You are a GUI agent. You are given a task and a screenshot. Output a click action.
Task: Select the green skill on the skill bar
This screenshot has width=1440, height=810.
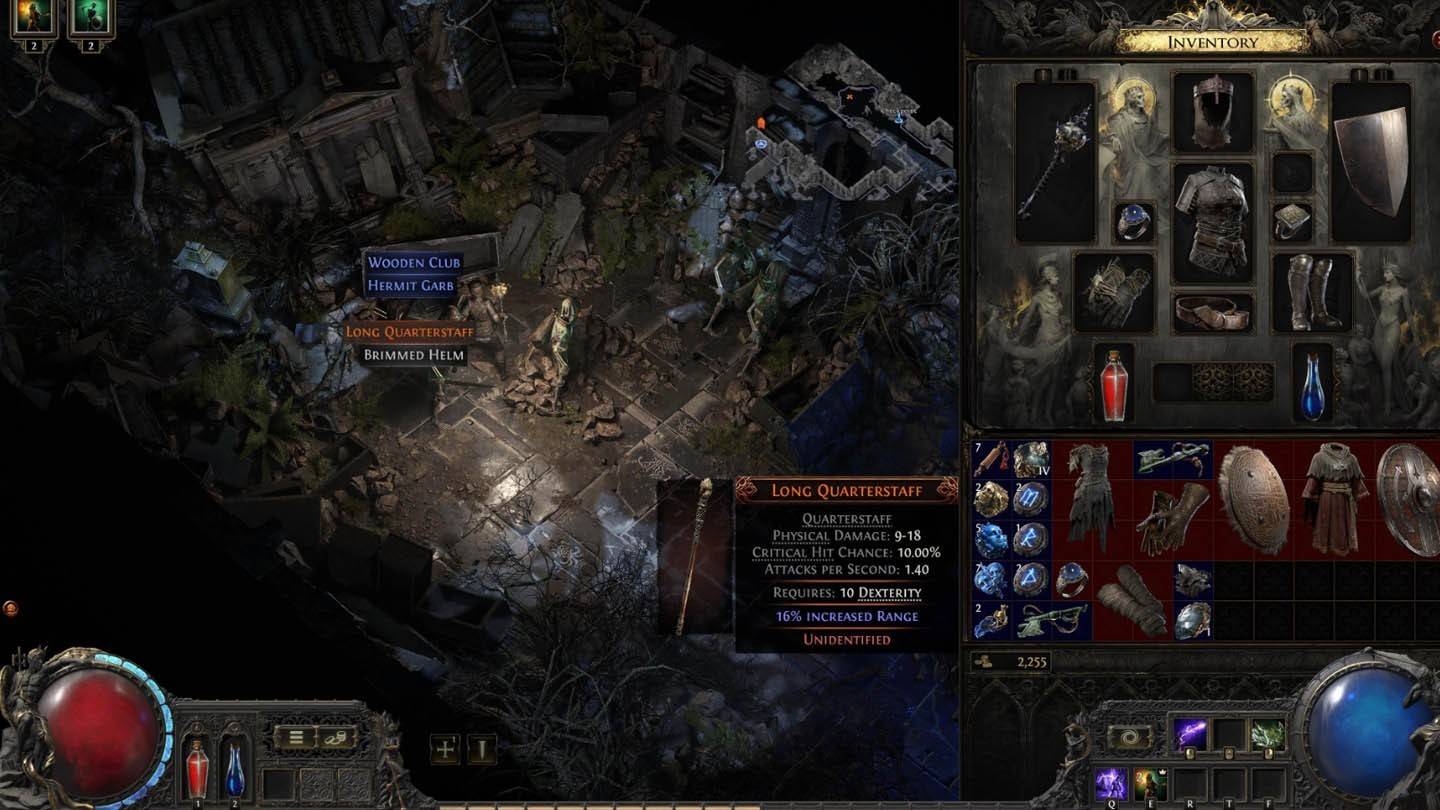coord(1268,733)
